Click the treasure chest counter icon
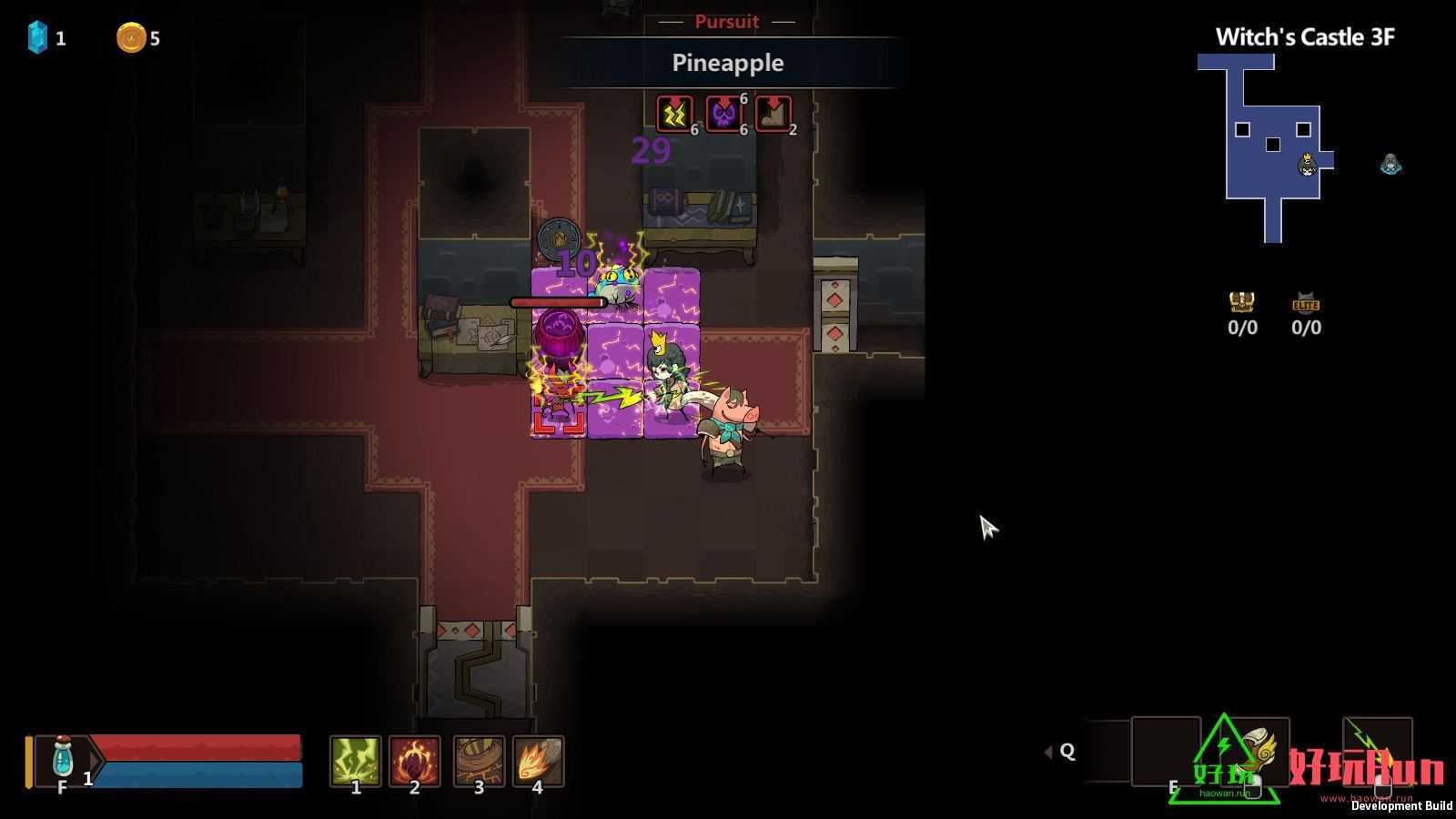The width and height of the screenshot is (1456, 819). [x=1242, y=302]
